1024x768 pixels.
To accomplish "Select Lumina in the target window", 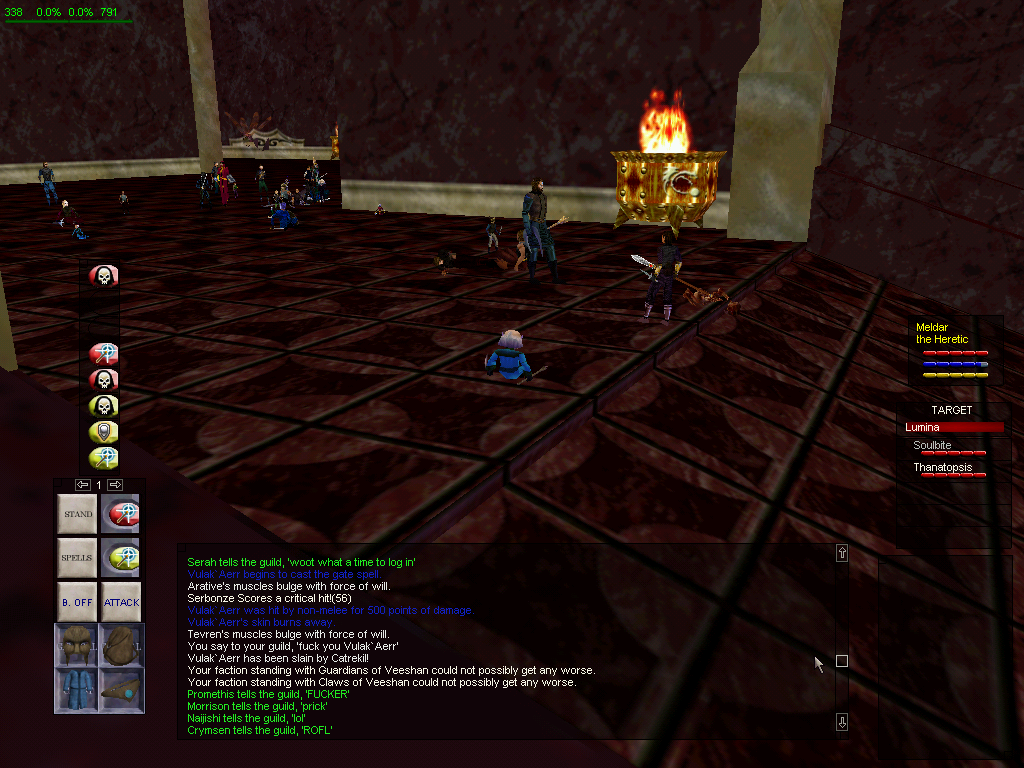I will tap(952, 427).
